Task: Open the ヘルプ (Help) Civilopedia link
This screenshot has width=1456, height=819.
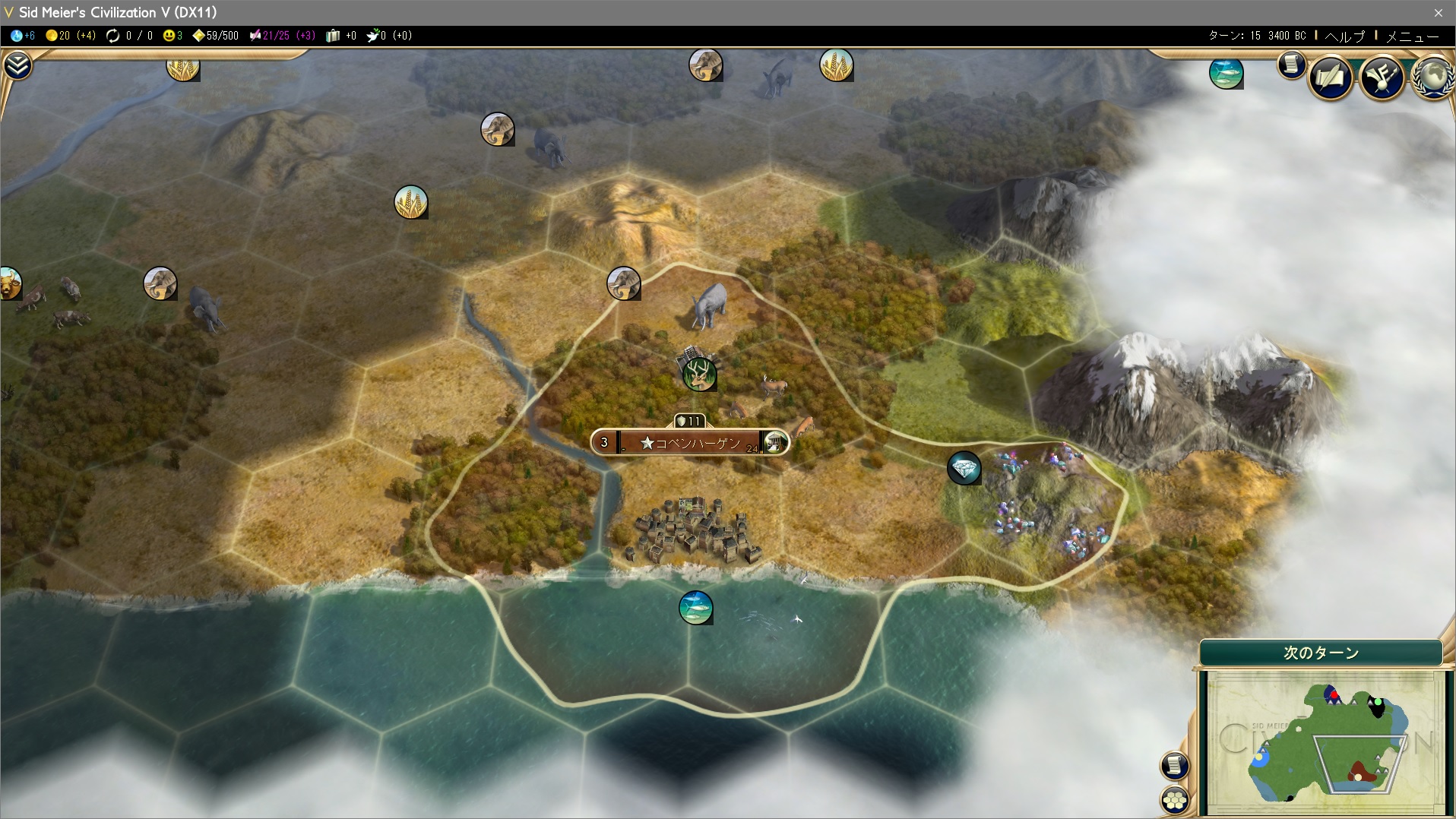Action: point(1344,36)
